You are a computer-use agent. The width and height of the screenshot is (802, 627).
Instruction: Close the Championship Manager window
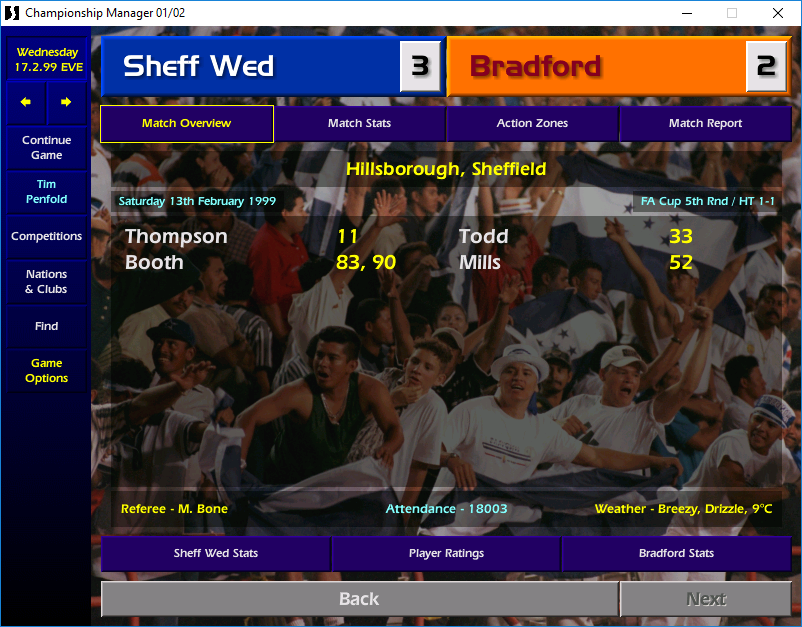pos(778,13)
